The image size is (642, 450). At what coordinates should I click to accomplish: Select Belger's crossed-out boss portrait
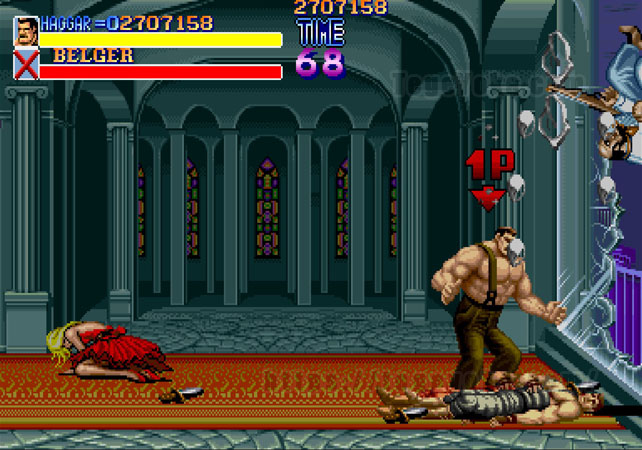[x=26, y=65]
